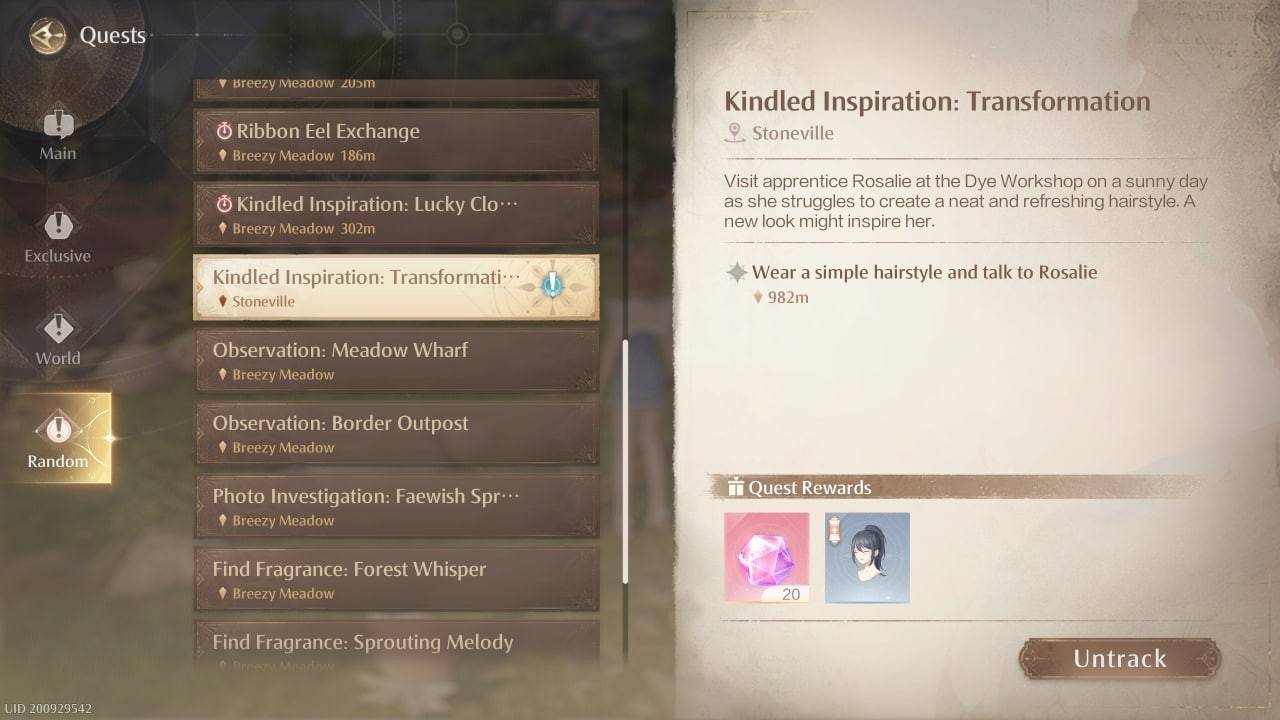Switch to the Main quest tab

tap(57, 125)
